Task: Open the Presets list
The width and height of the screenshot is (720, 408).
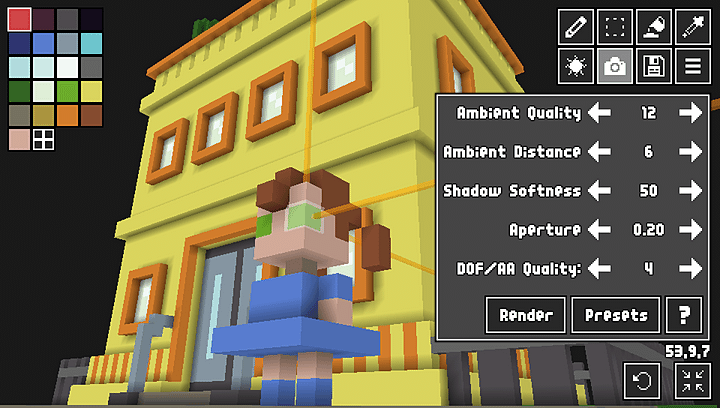Action: [x=616, y=315]
